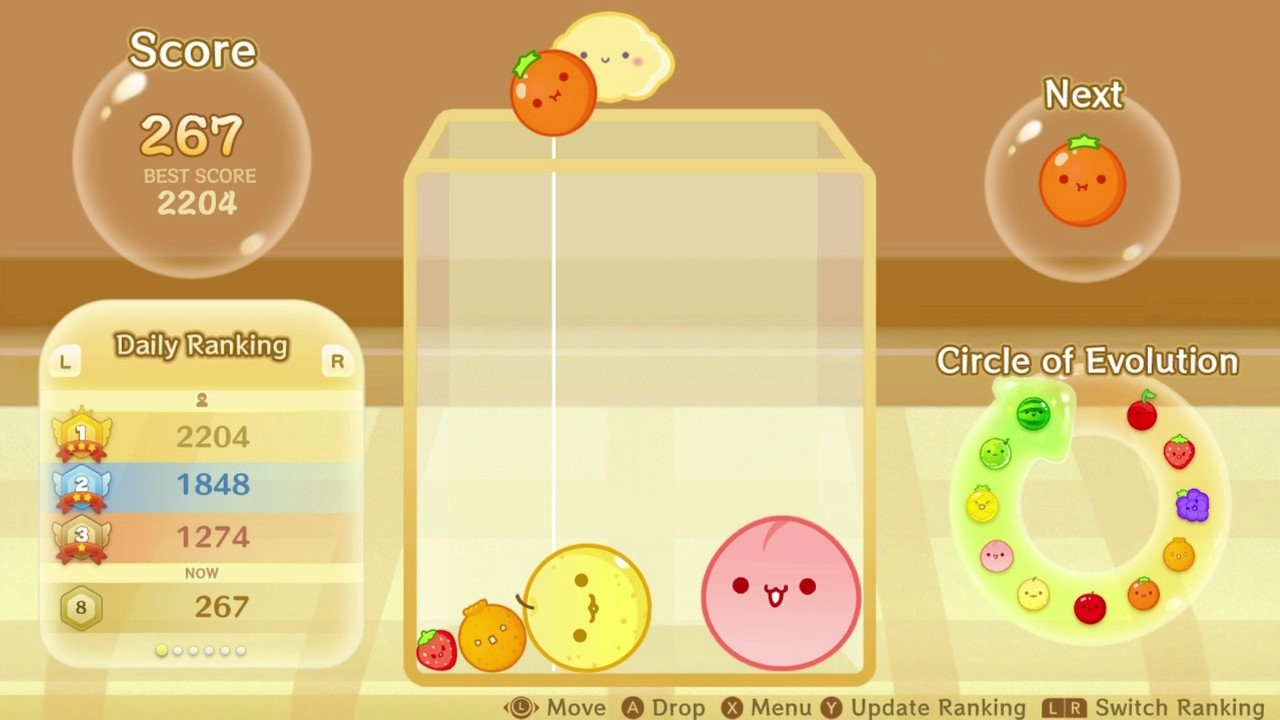Click the cherry icon on the evolution ring
This screenshot has width=1280, height=720.
pos(1143,412)
